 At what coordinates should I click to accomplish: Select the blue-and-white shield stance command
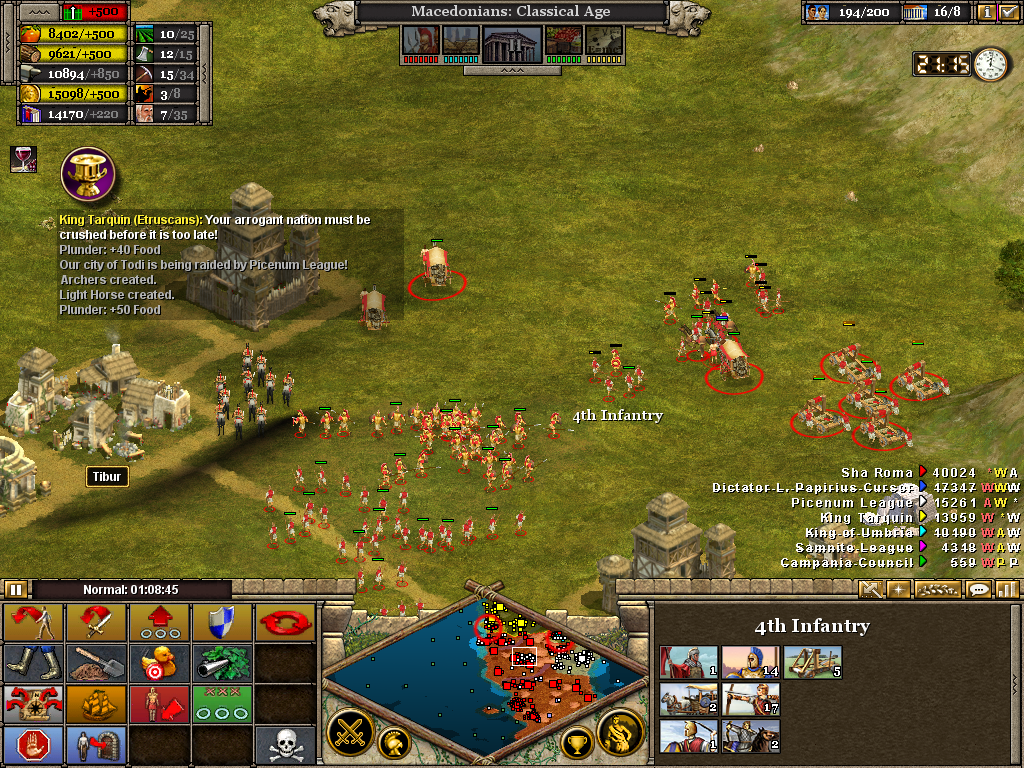(x=222, y=622)
